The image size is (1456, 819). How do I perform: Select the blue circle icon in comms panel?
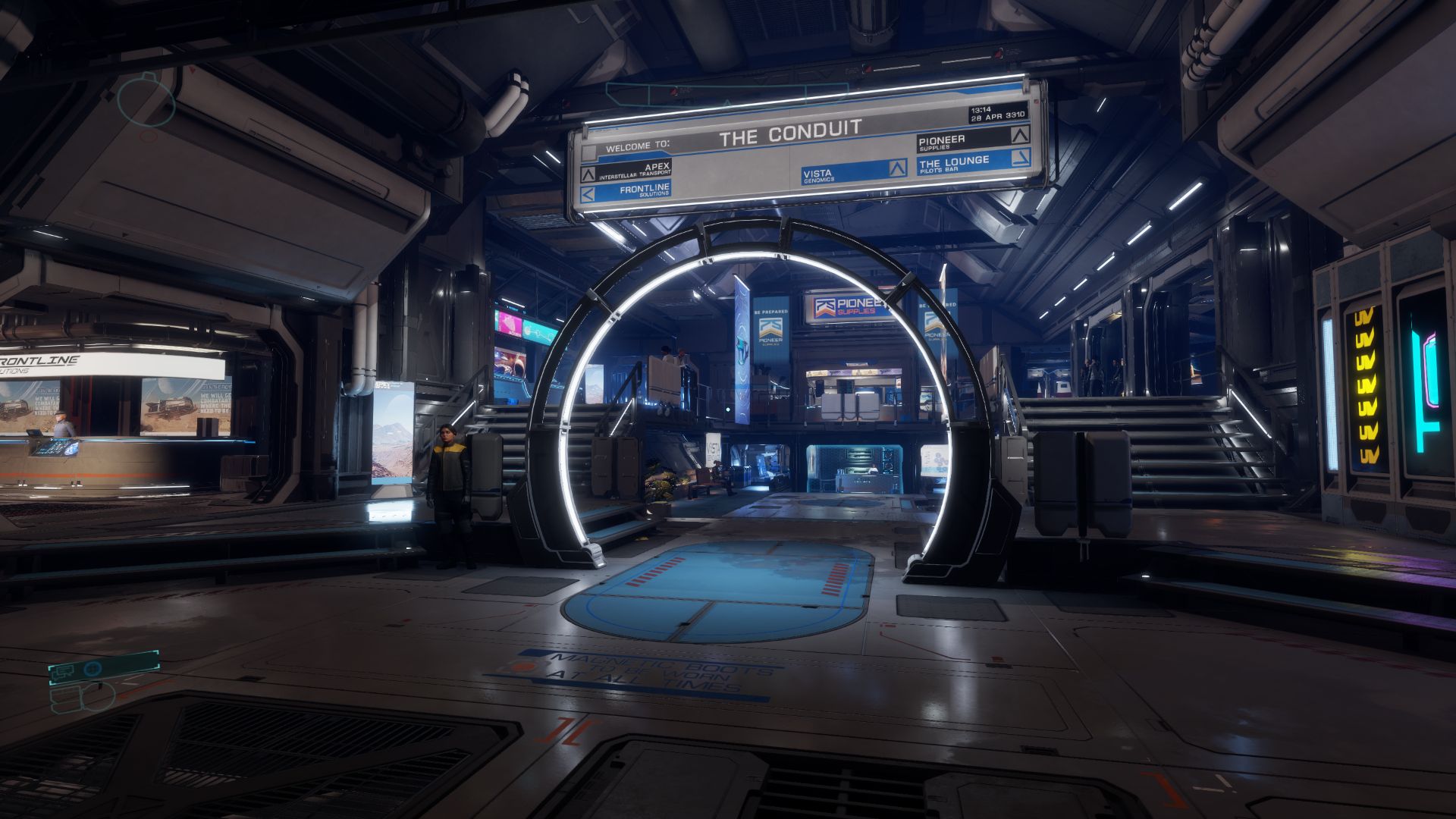(x=93, y=669)
